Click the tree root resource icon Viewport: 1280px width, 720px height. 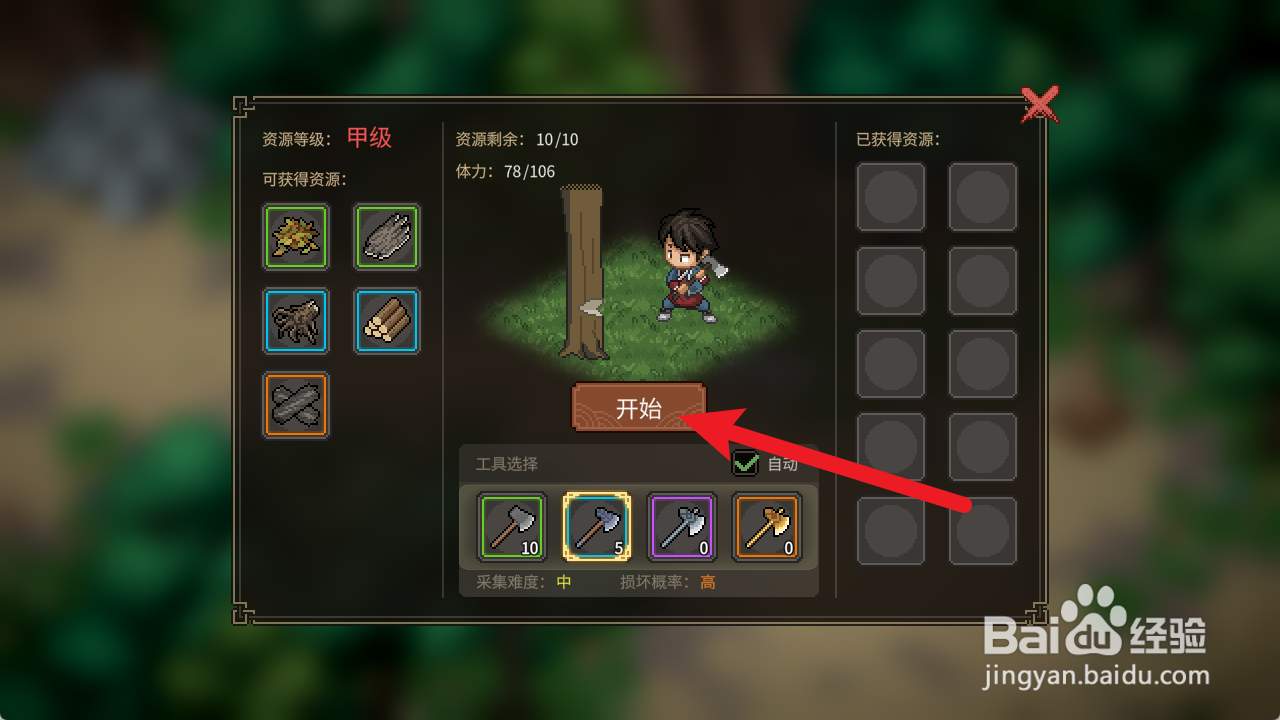[x=295, y=321]
